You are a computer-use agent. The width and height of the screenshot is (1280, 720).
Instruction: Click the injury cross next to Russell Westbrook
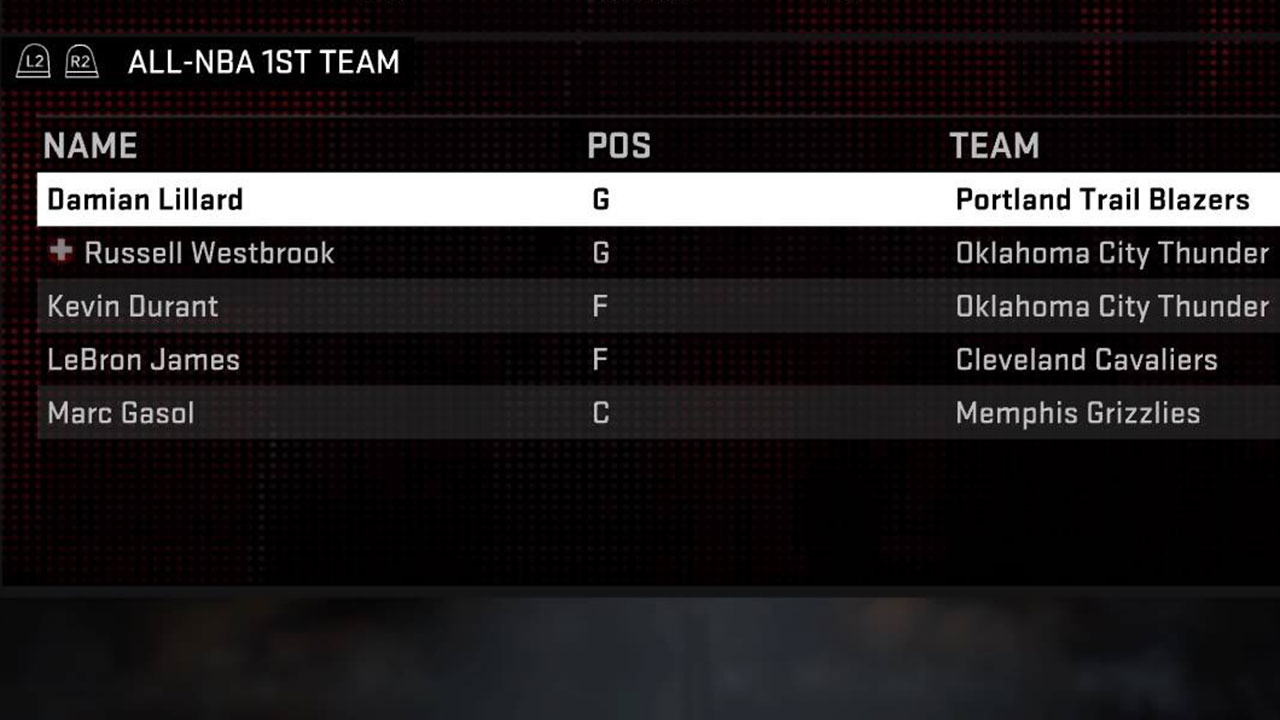tap(62, 253)
